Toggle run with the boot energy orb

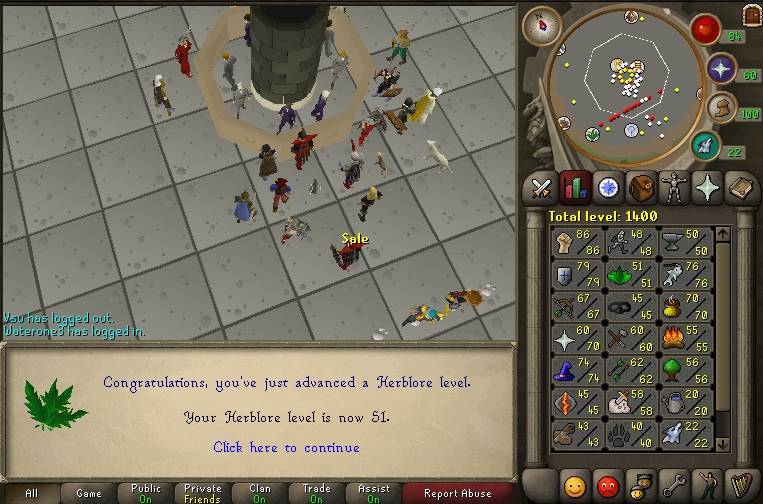pyautogui.click(x=721, y=108)
